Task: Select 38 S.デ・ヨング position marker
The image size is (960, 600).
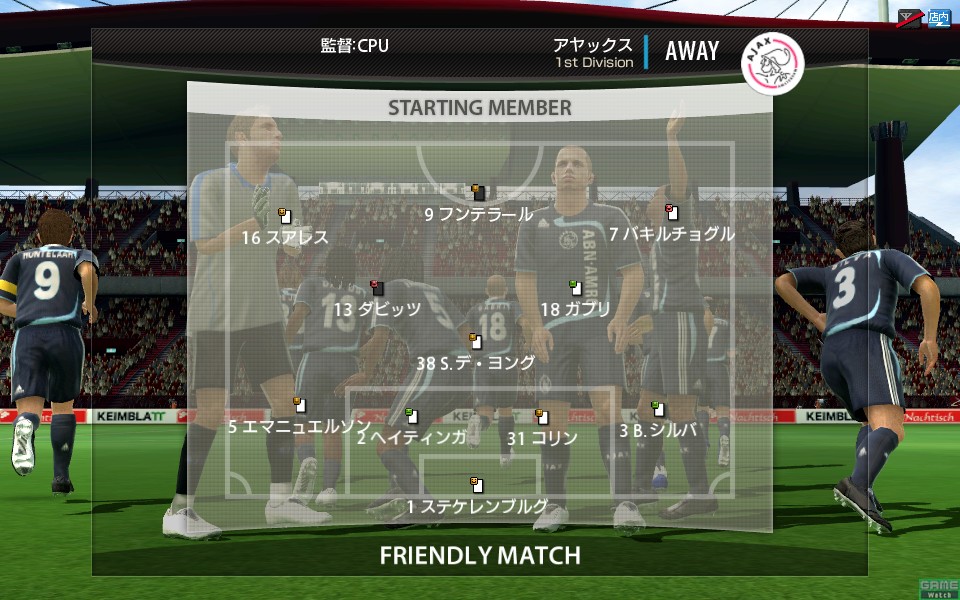Action: click(x=476, y=342)
